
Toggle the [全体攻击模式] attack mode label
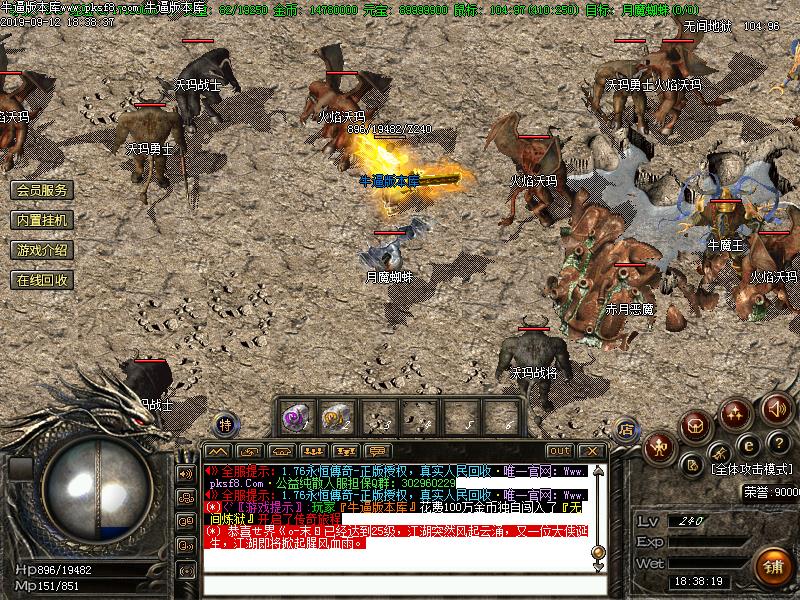point(753,468)
